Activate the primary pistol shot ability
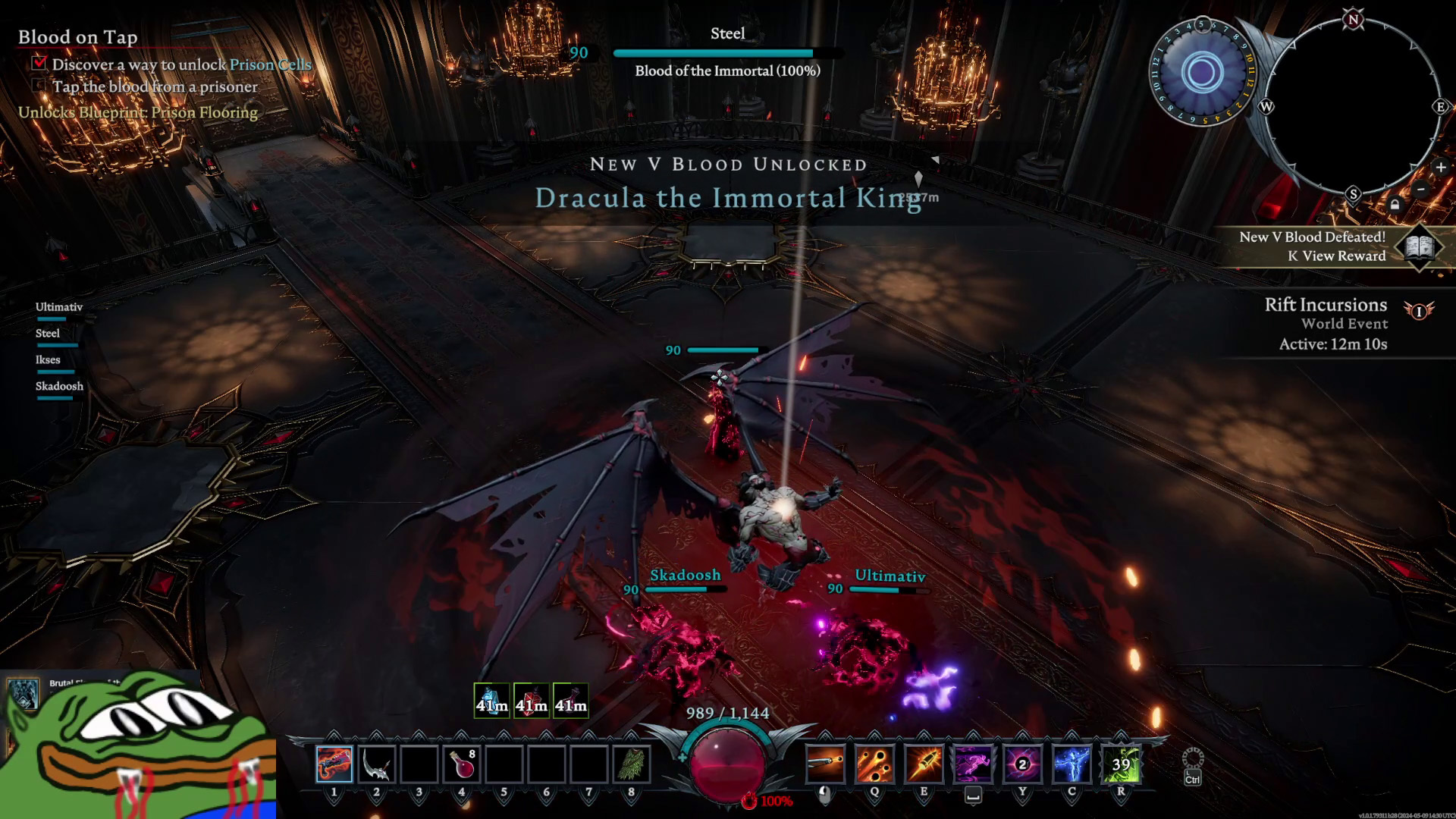Image resolution: width=1456 pixels, height=819 pixels. click(825, 764)
